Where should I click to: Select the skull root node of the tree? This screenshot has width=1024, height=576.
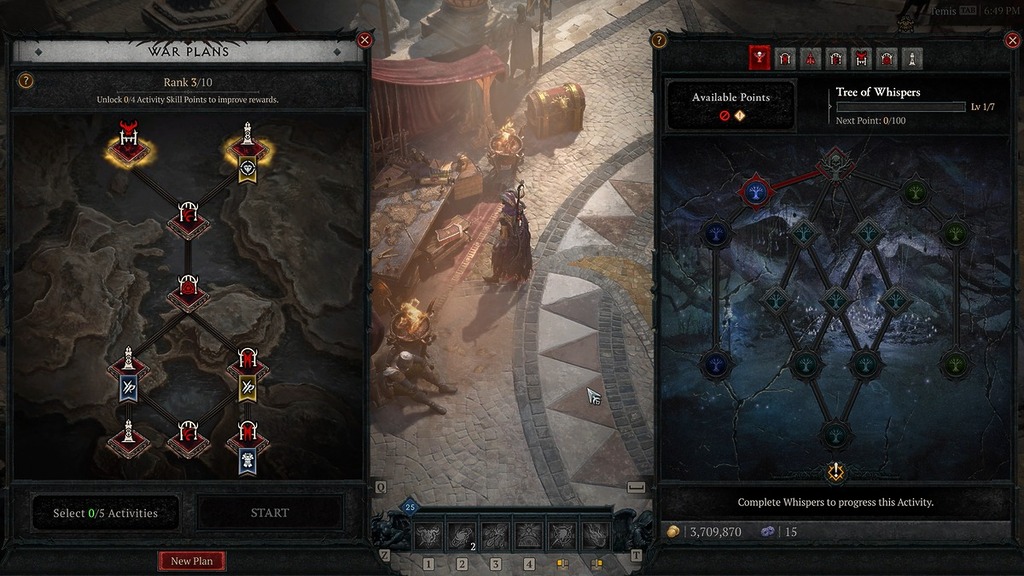pos(834,163)
